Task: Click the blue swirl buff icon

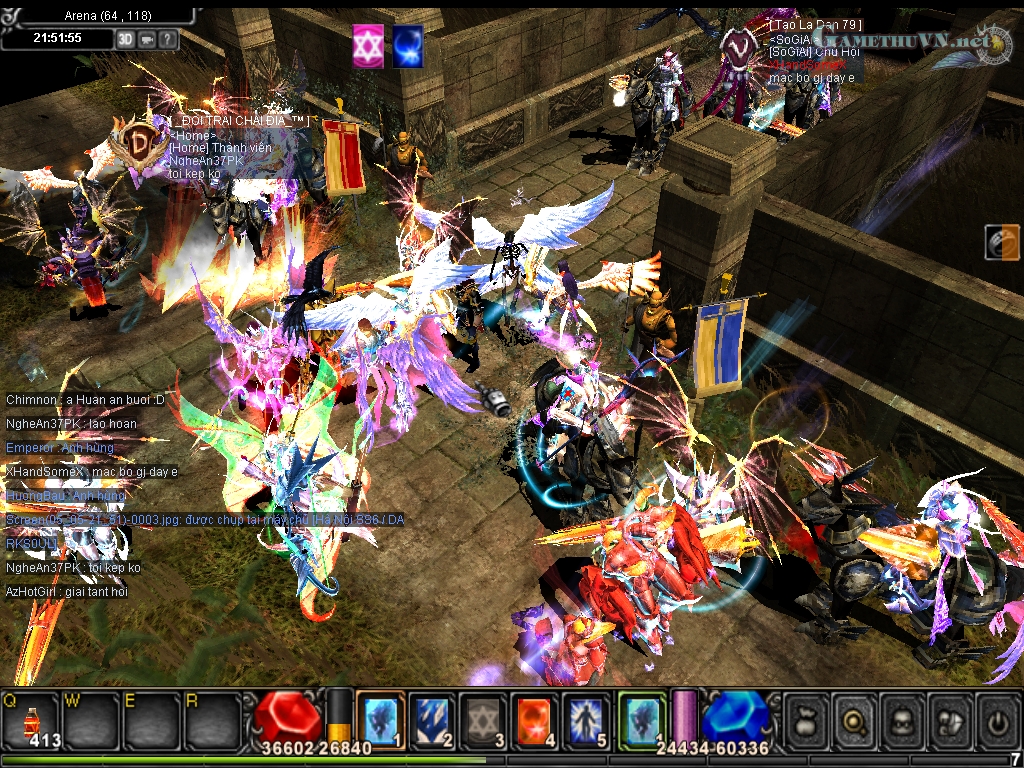Action: click(x=407, y=47)
